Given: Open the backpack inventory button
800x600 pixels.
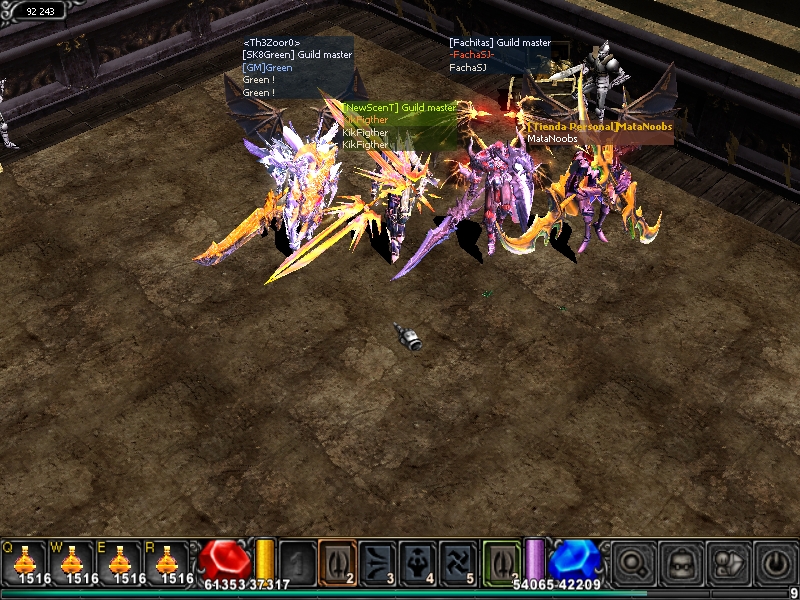Looking at the screenshot, I should click(x=682, y=563).
